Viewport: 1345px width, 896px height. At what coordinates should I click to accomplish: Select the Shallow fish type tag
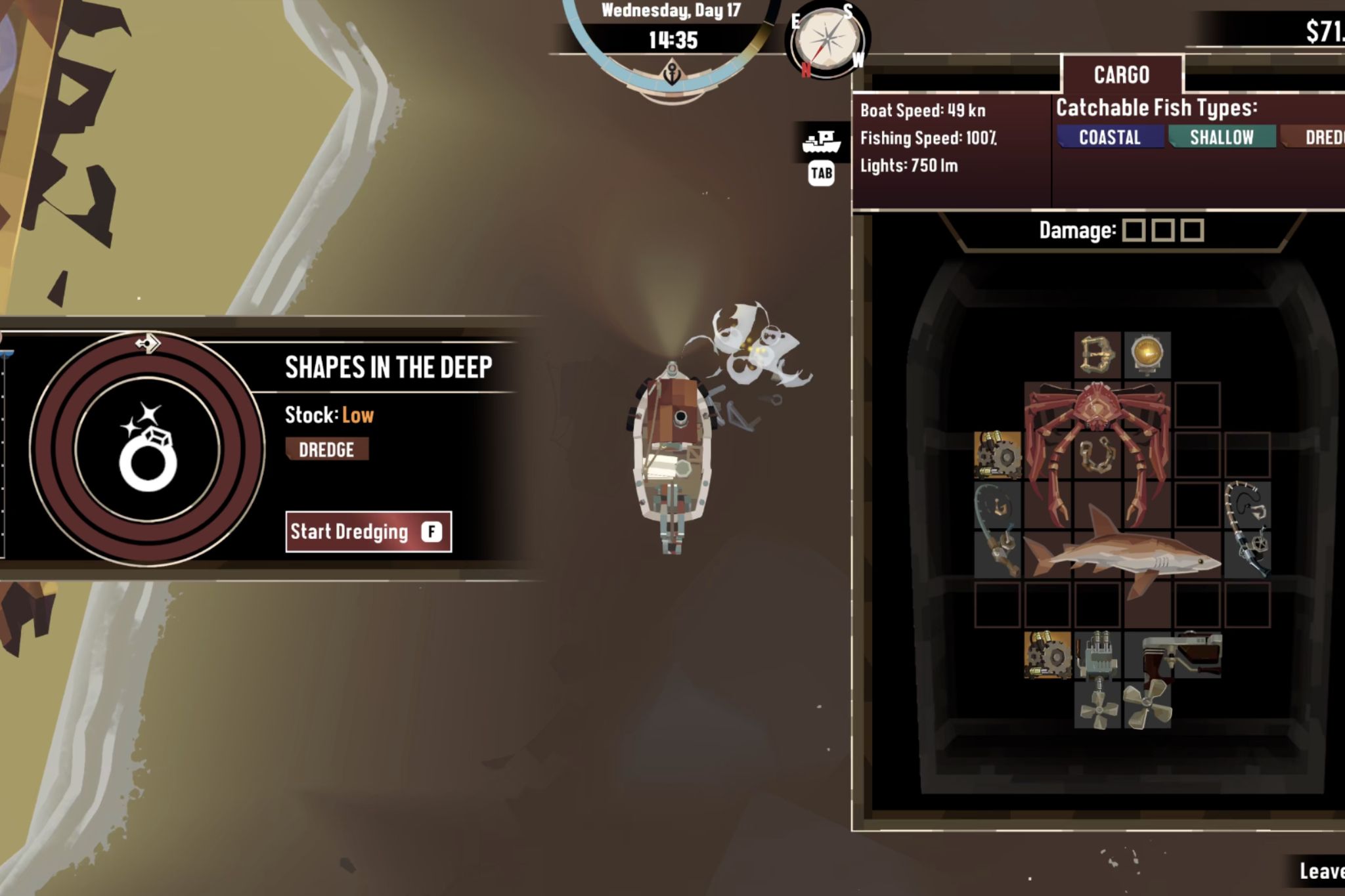pyautogui.click(x=1222, y=137)
